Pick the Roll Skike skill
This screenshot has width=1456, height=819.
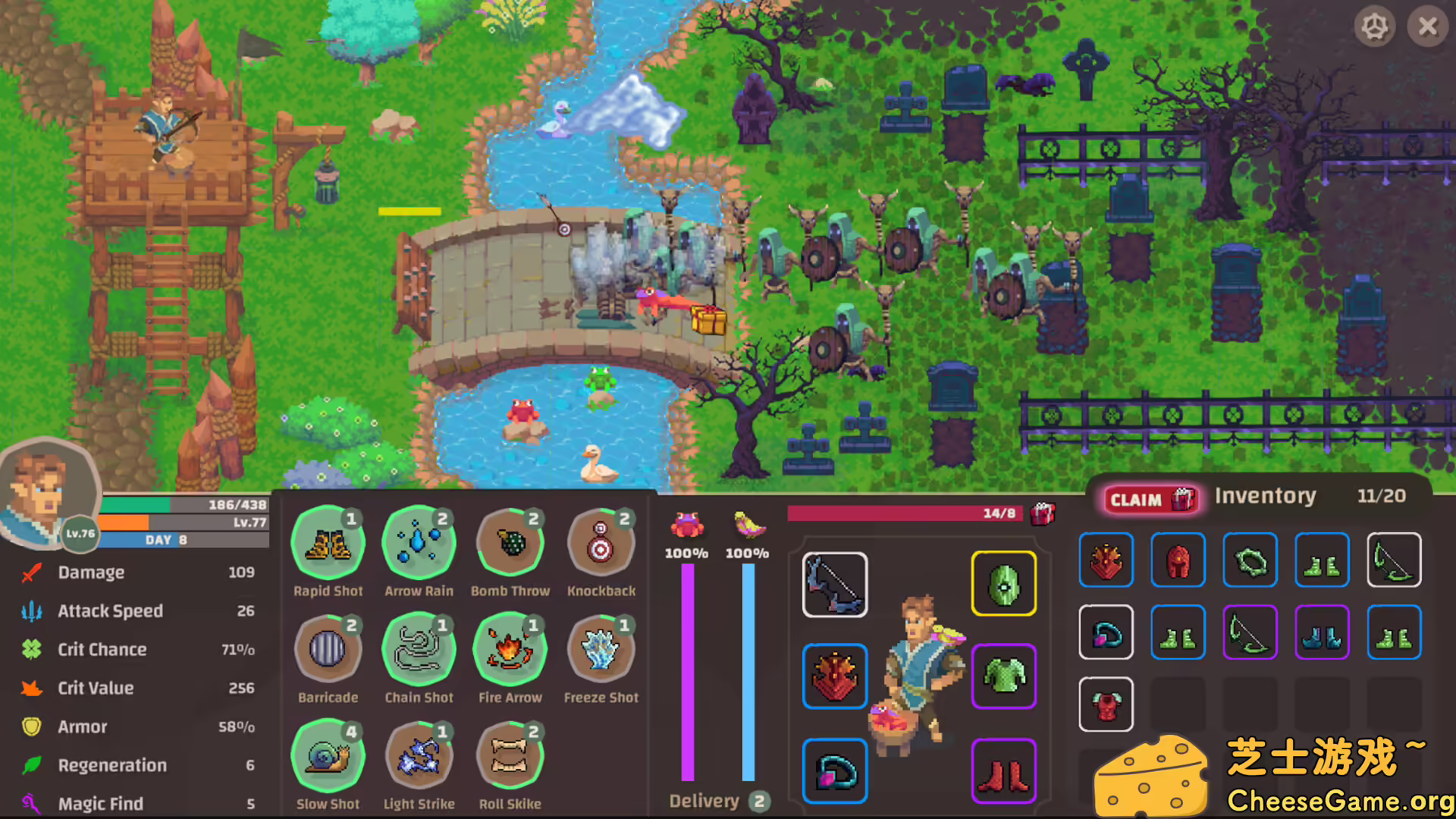pos(510,755)
